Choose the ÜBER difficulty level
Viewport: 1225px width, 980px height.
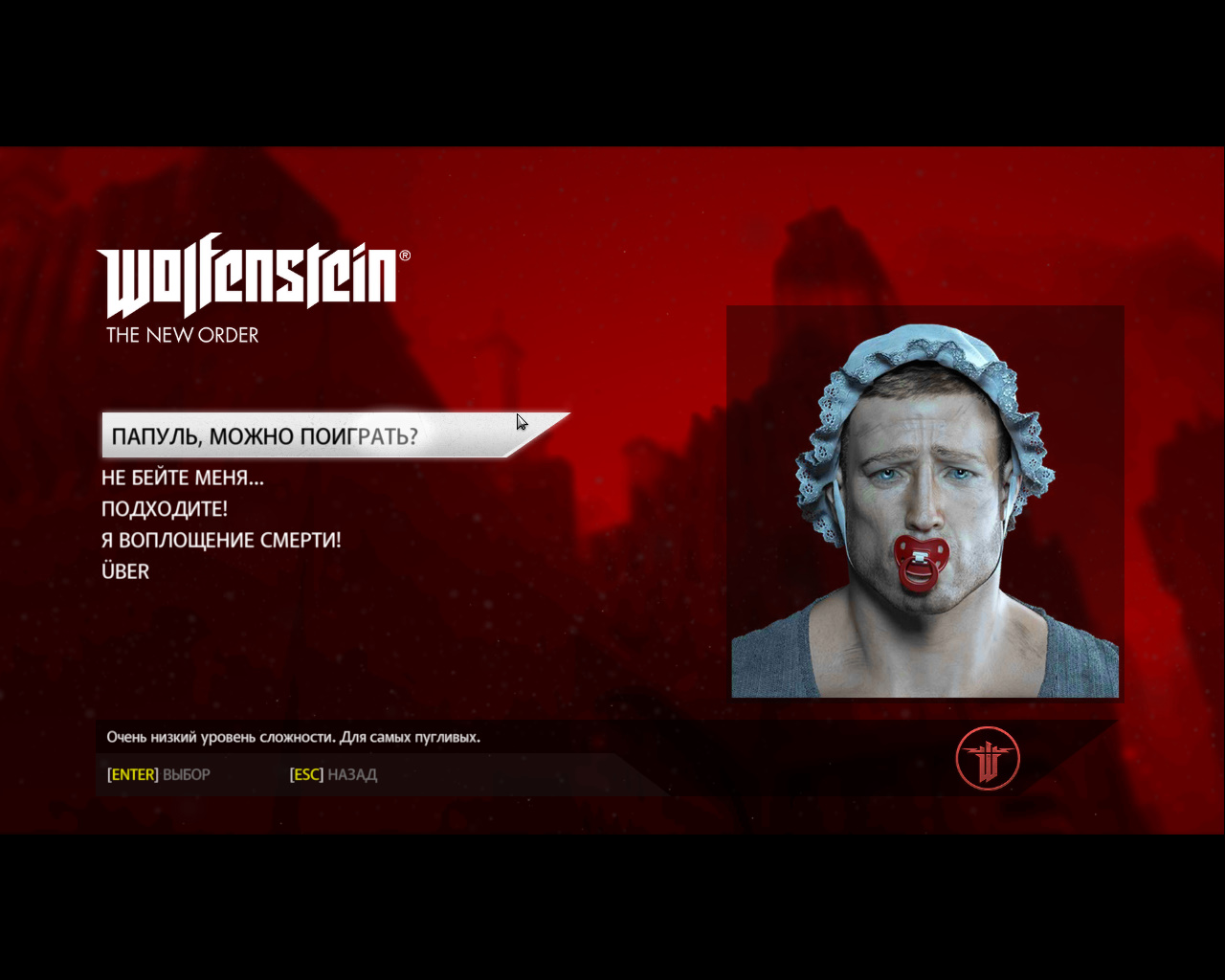[x=125, y=571]
